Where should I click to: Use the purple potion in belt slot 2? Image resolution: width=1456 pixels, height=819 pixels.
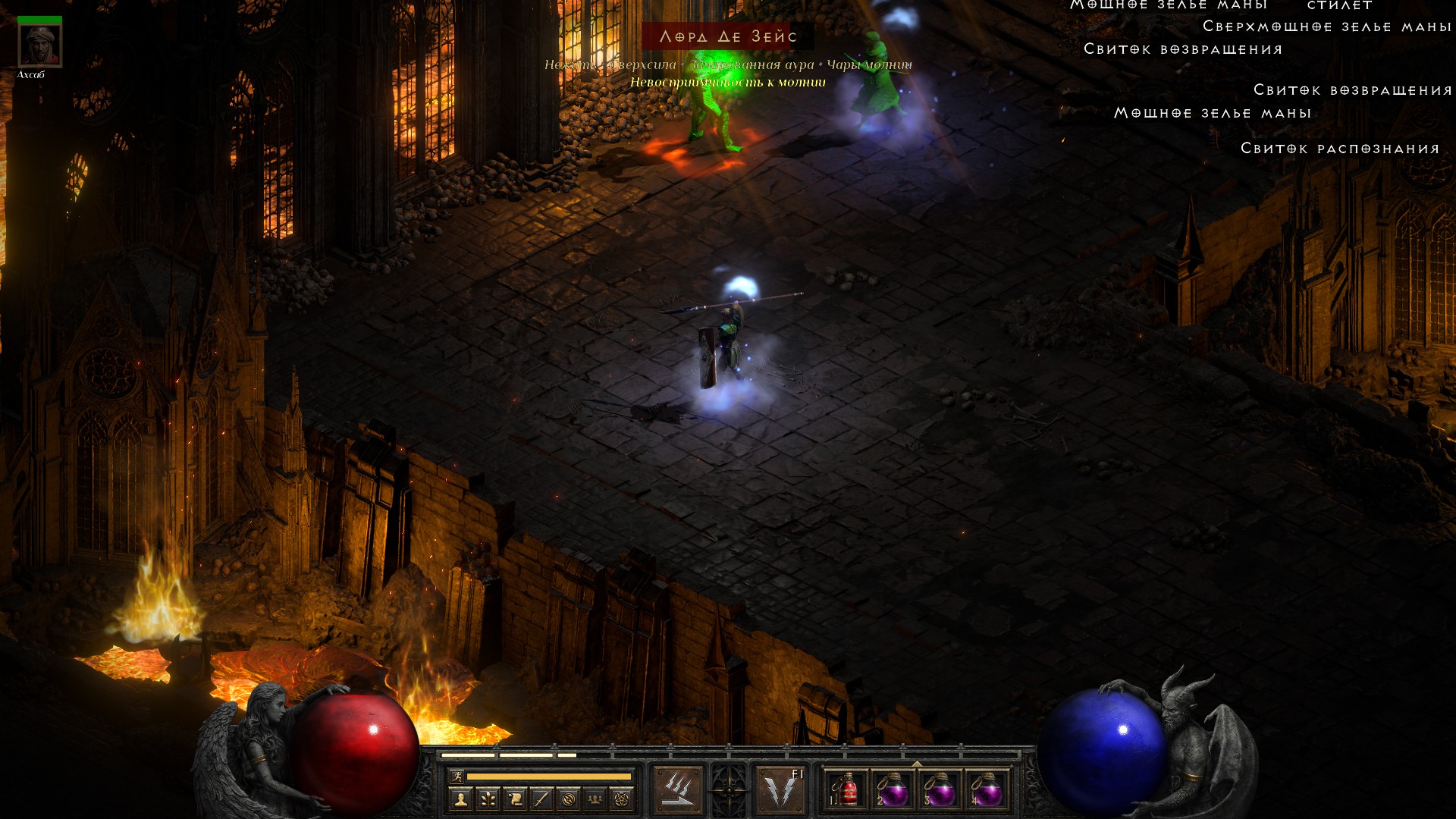(893, 790)
